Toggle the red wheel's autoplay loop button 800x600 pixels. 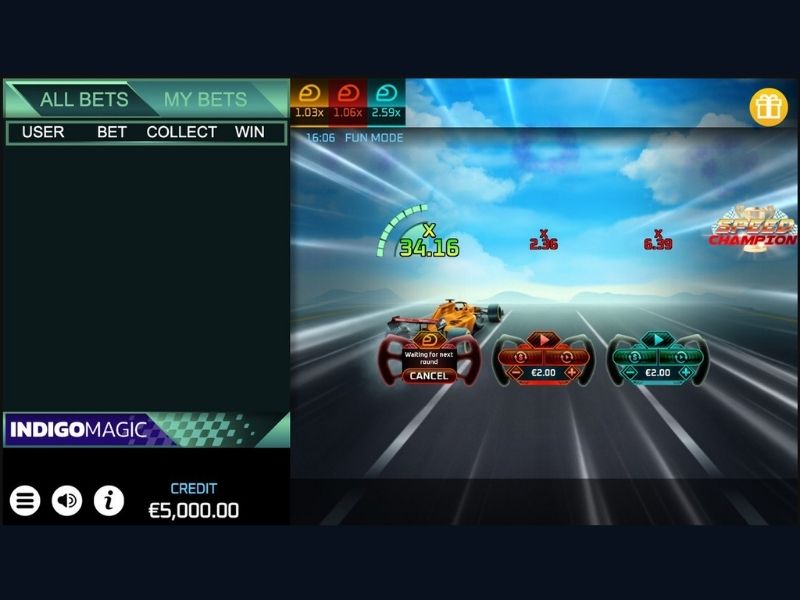coord(567,355)
